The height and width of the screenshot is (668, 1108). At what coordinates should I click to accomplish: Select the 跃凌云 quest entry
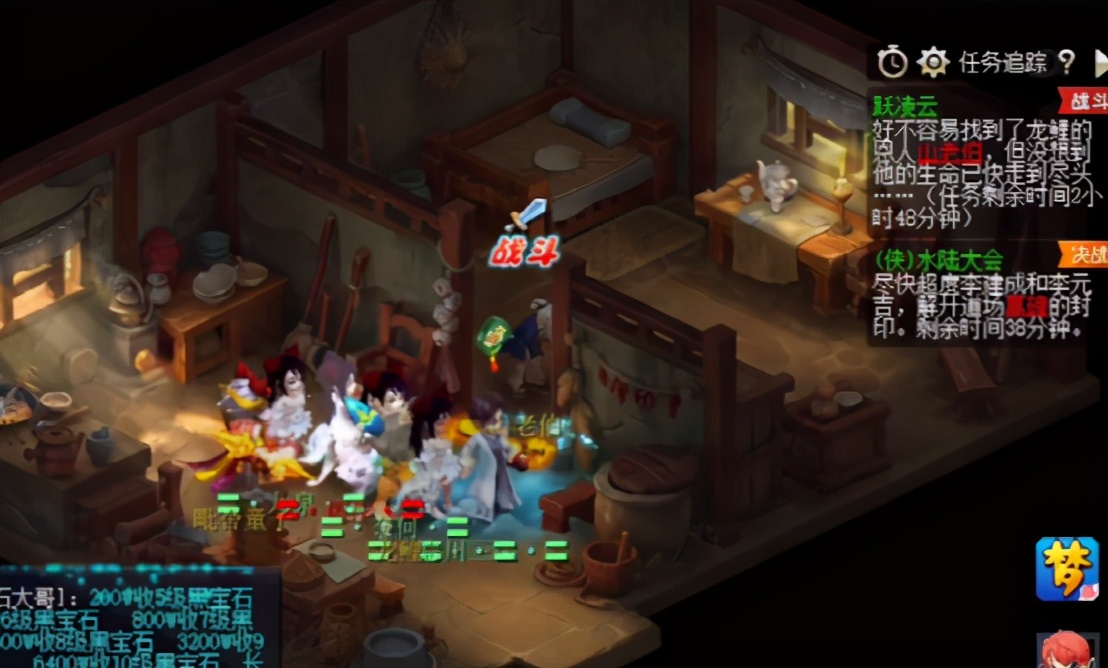[x=906, y=105]
